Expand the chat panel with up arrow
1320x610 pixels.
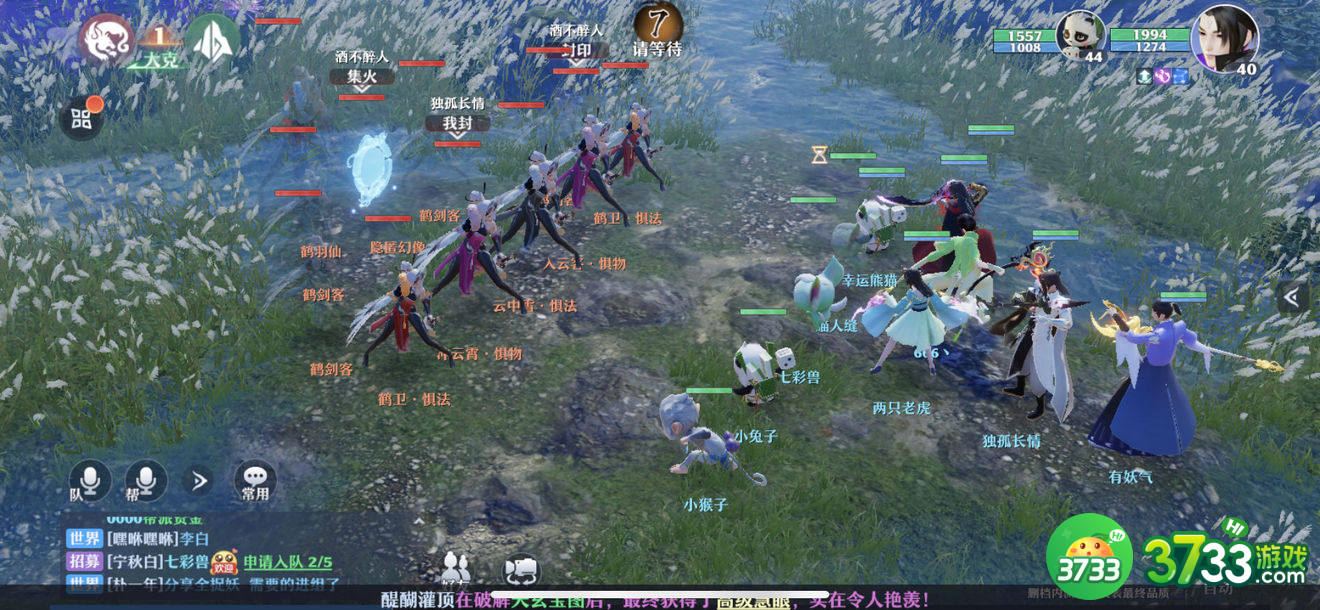(419, 520)
